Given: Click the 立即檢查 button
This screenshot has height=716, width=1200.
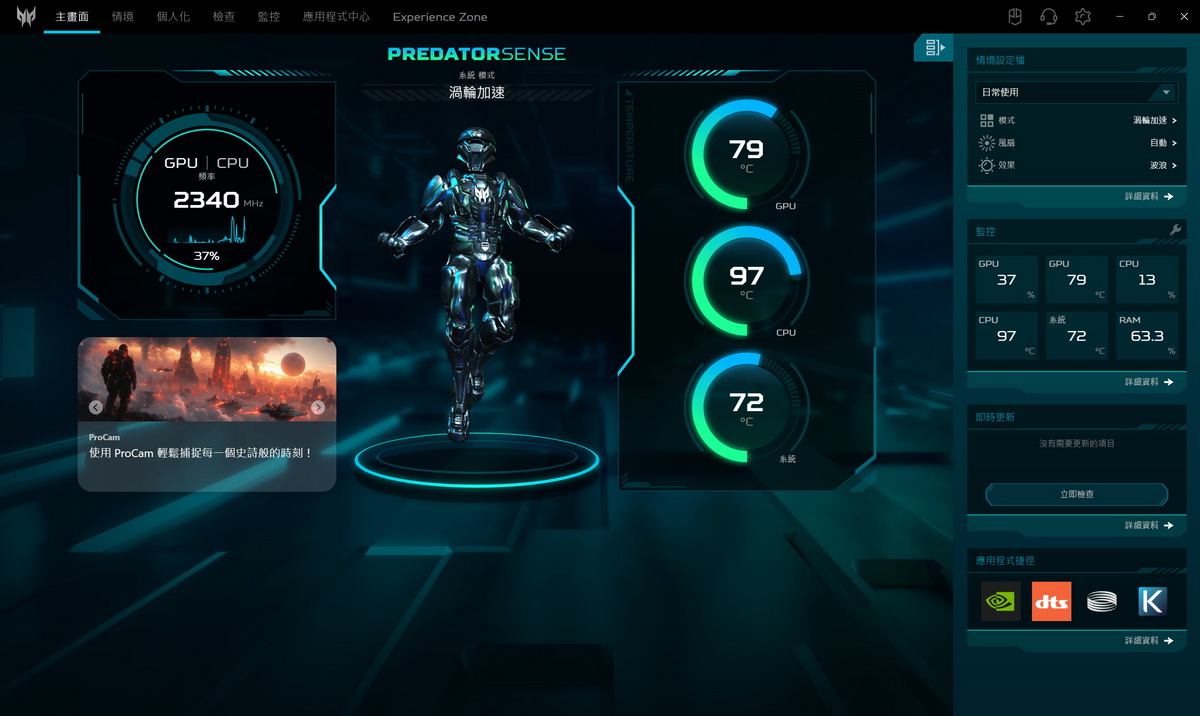Looking at the screenshot, I should tap(1076, 494).
